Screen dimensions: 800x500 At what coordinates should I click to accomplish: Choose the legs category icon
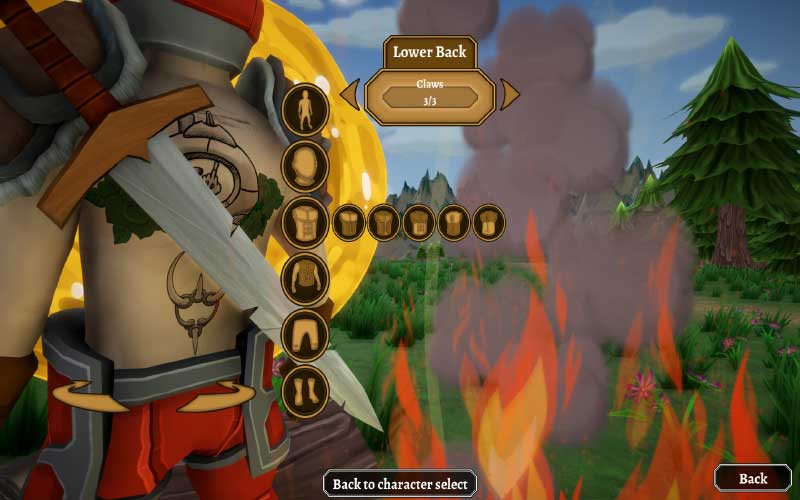point(306,334)
